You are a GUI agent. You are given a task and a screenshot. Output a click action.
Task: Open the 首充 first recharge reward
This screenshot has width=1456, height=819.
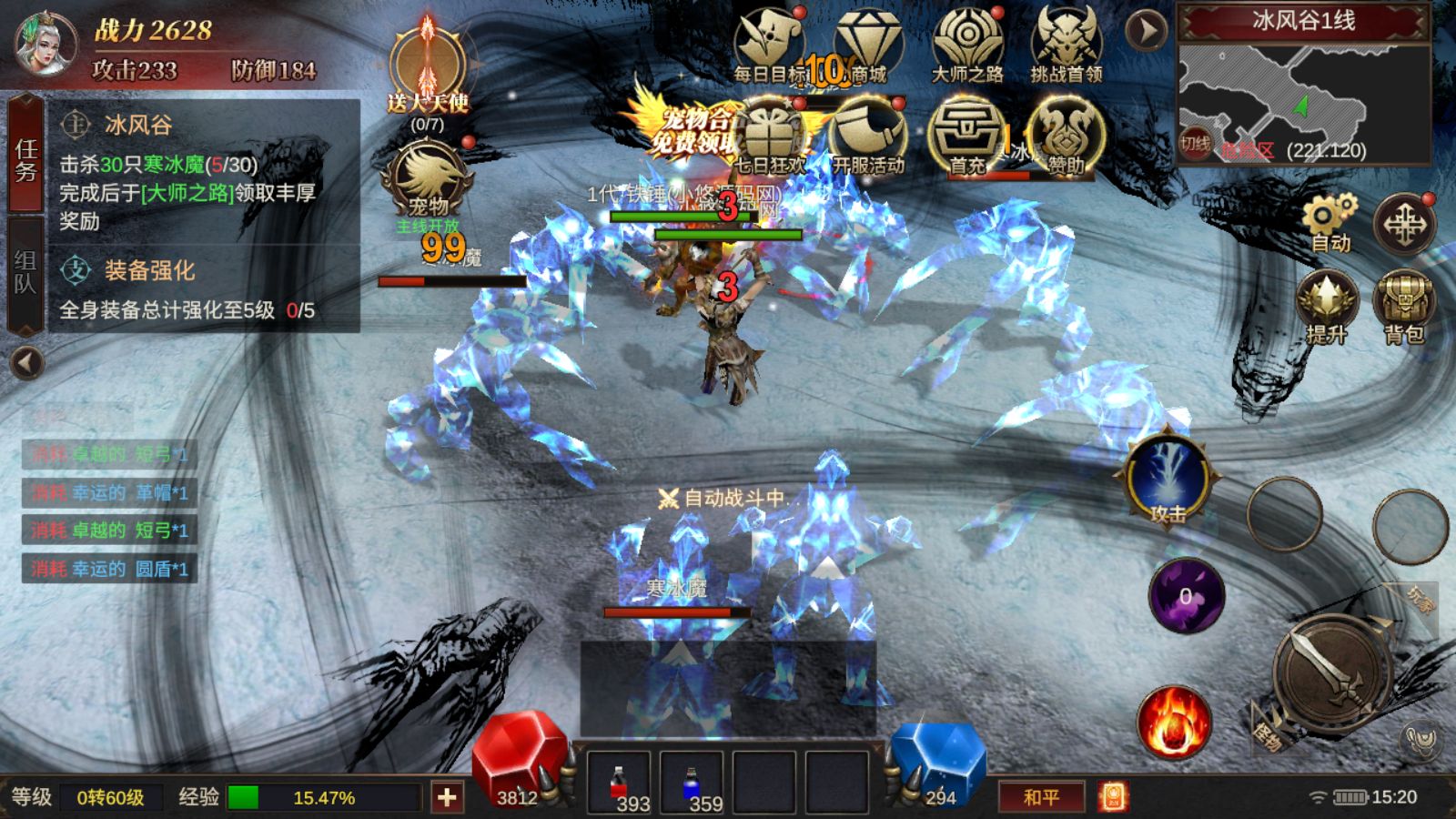pos(967,136)
